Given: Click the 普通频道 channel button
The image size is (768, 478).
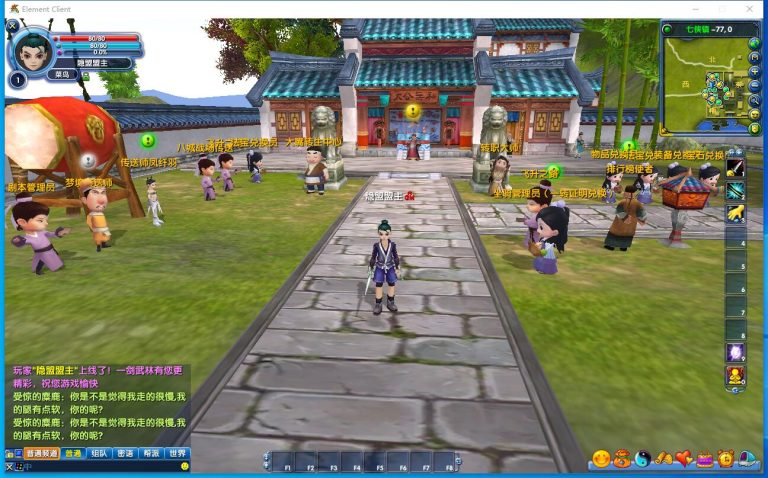Looking at the screenshot, I should [x=41, y=453].
